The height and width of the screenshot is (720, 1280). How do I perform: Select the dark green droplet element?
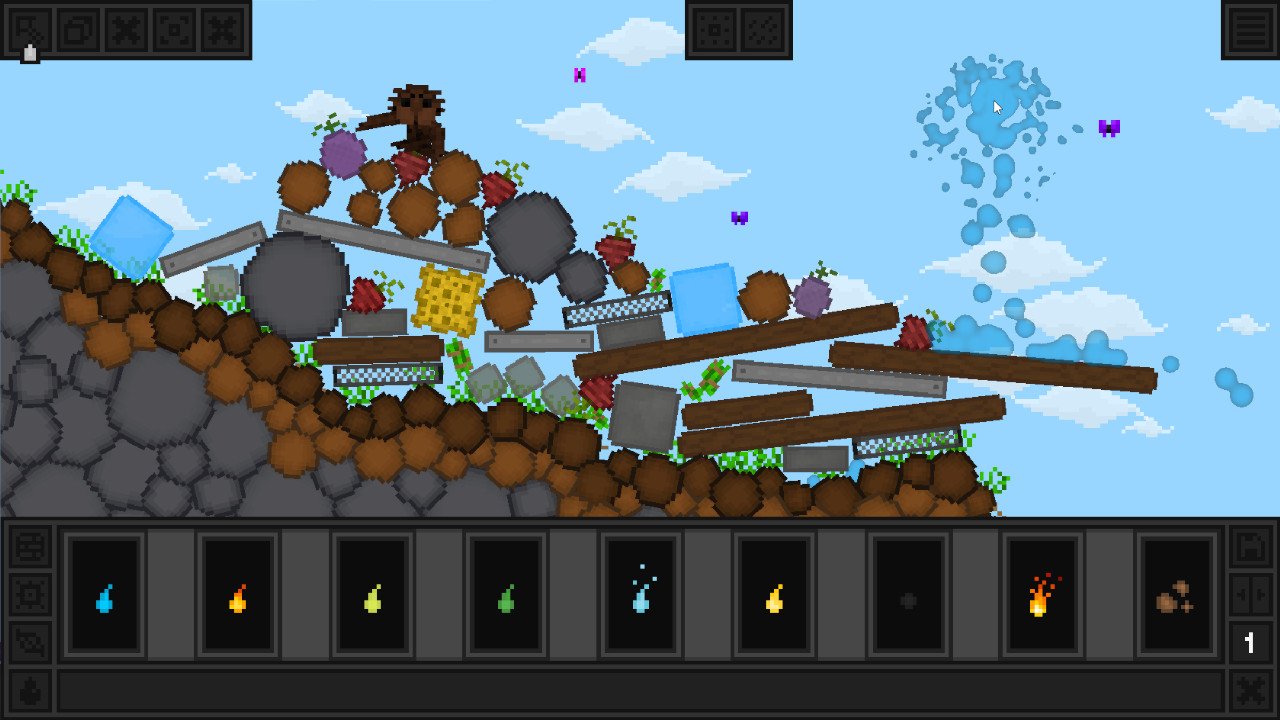[x=506, y=598]
